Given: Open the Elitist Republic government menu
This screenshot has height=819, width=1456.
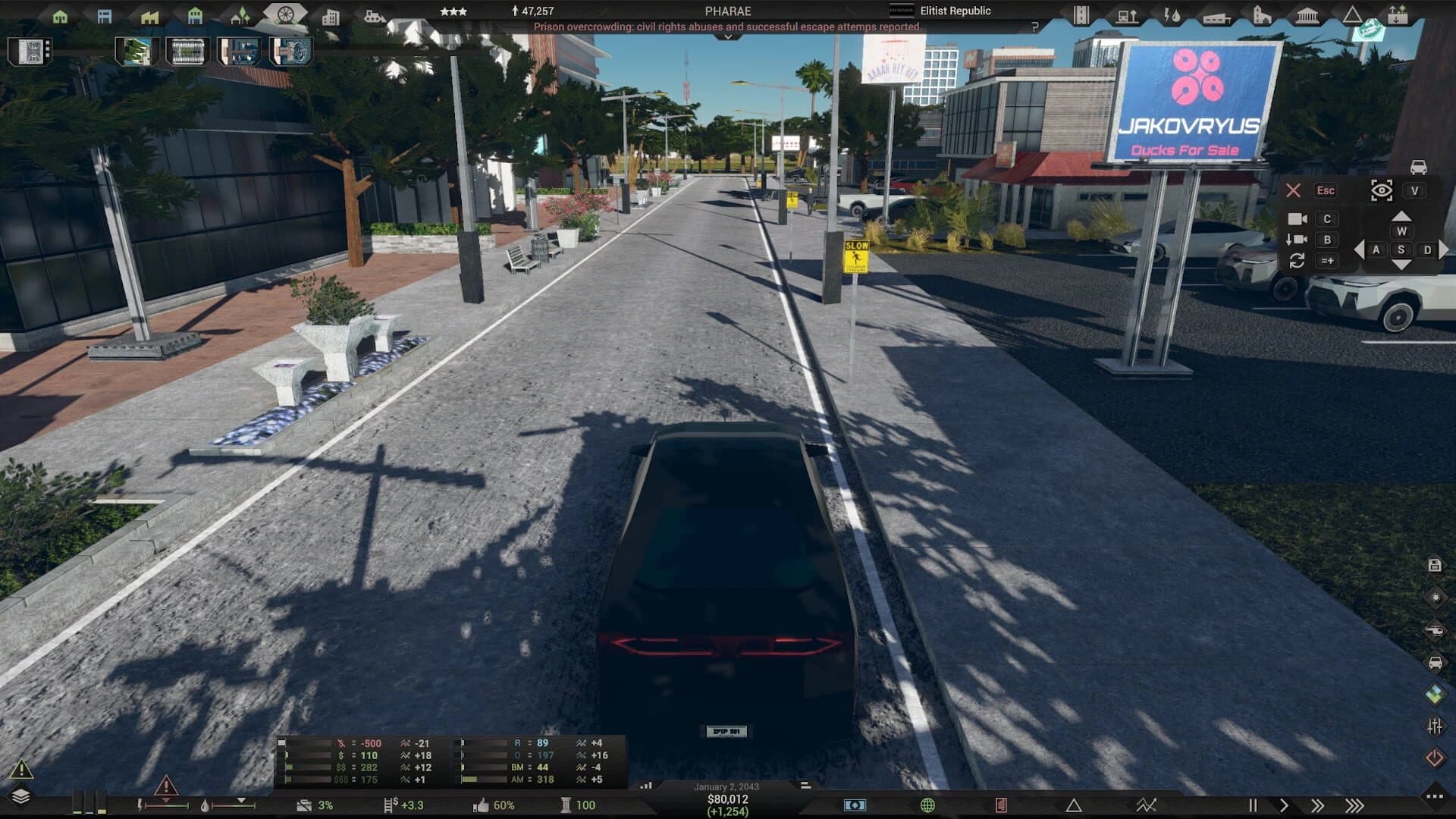Looking at the screenshot, I should click(955, 11).
